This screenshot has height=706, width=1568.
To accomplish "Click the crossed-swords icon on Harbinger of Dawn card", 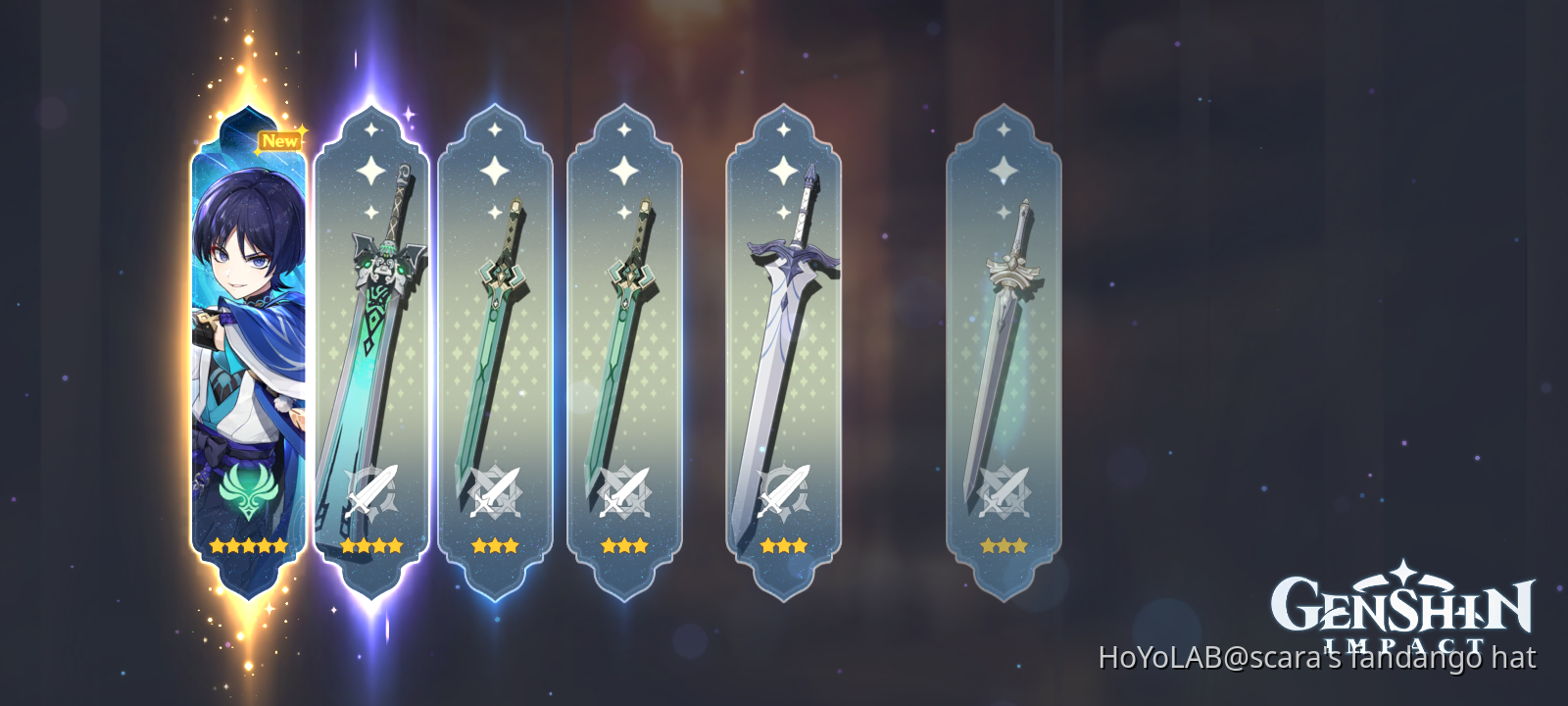I will click(x=784, y=490).
